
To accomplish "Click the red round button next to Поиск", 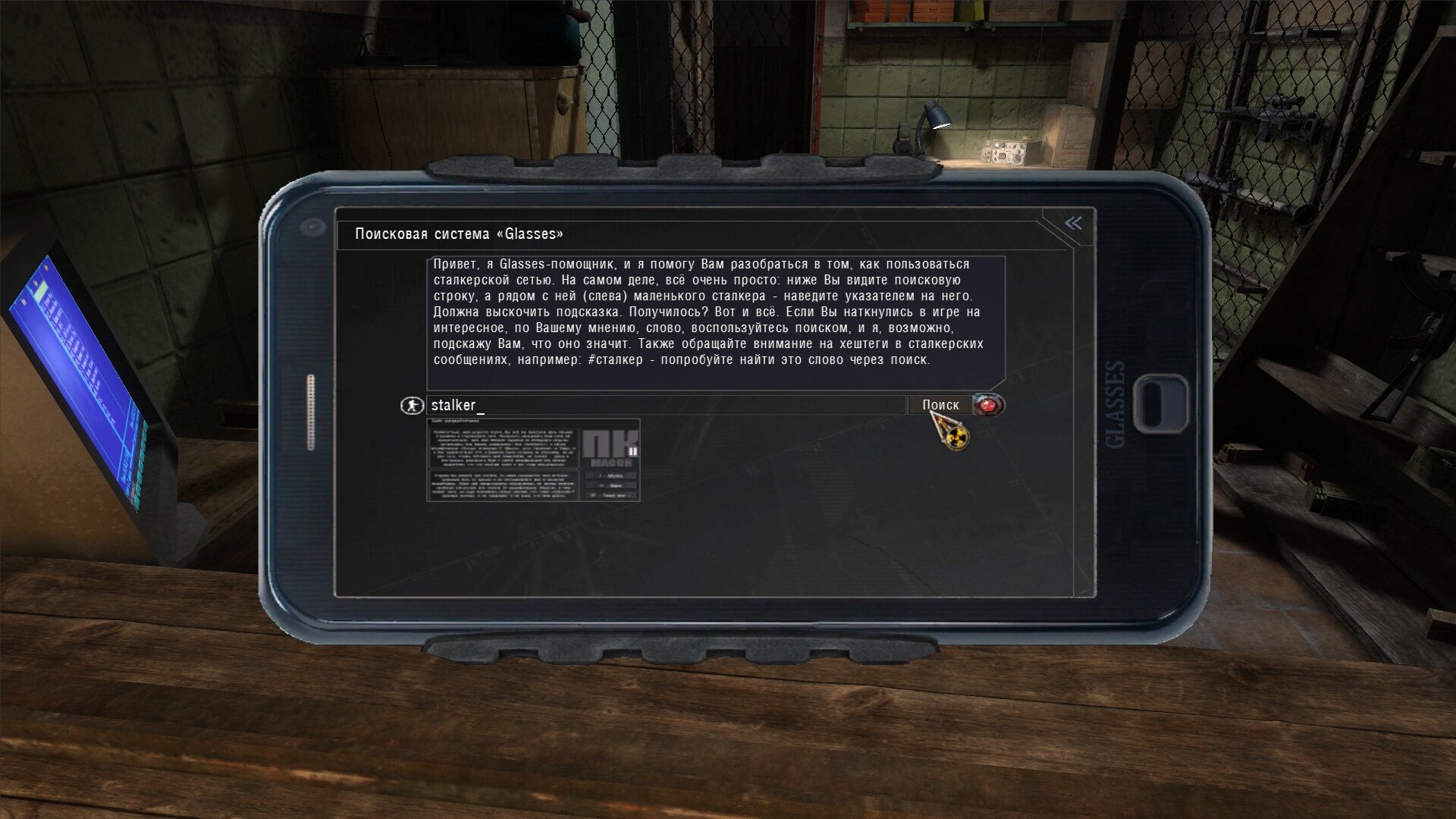I will 988,405.
